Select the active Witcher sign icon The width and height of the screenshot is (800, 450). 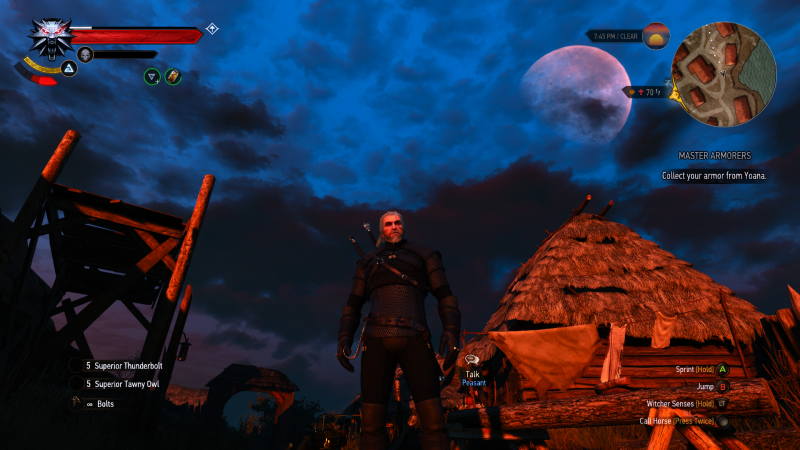pyautogui.click(x=69, y=68)
